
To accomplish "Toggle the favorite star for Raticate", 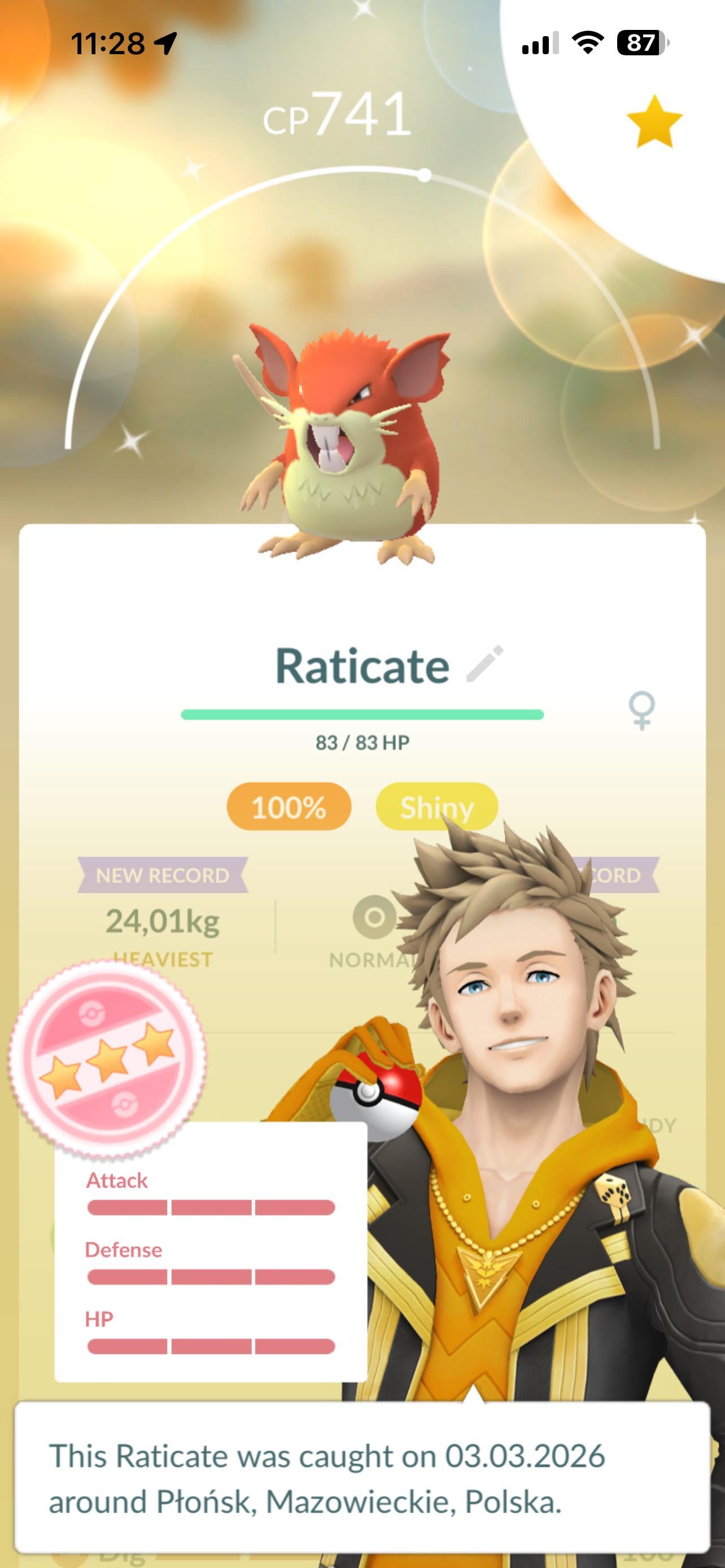I will coord(654,121).
